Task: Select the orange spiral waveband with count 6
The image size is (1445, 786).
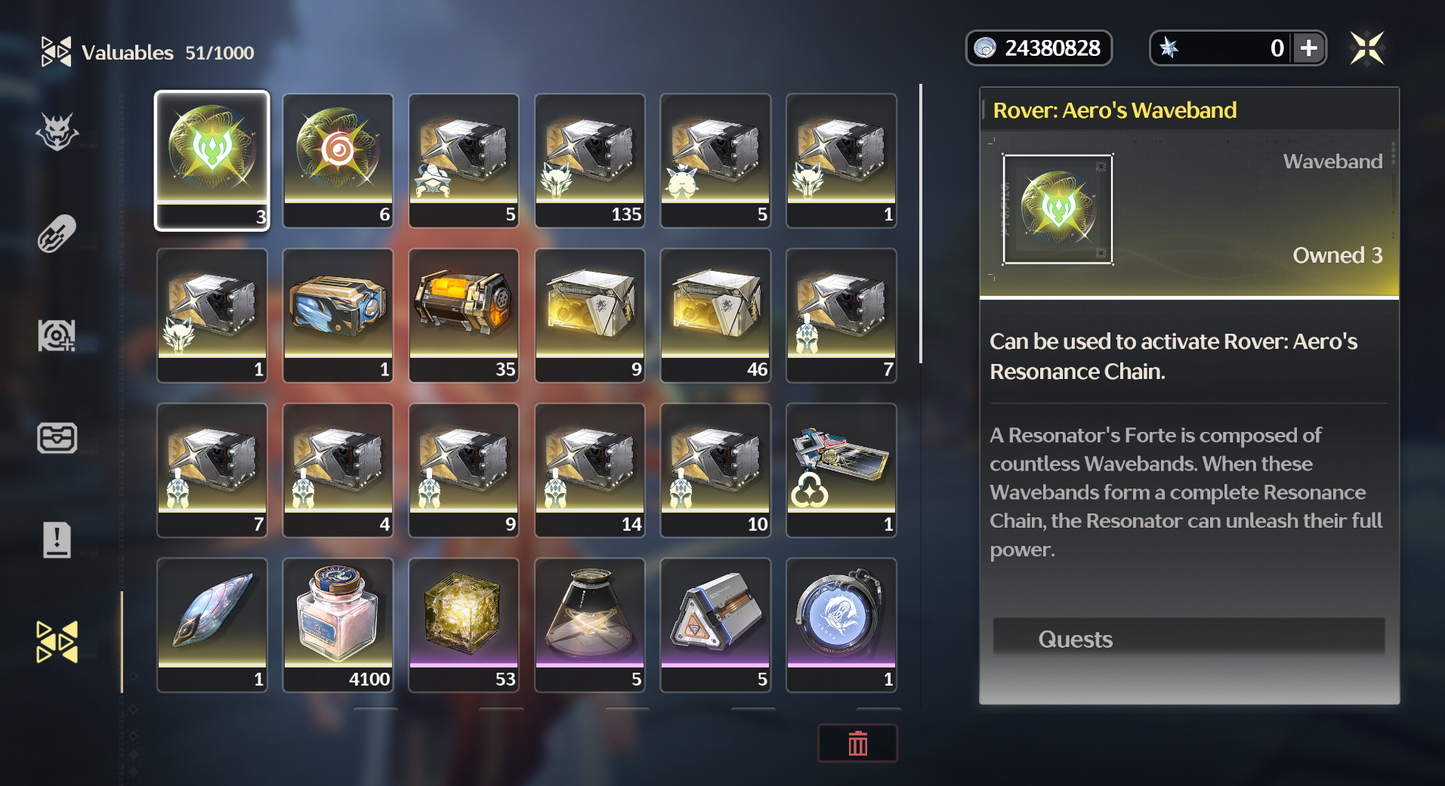Action: [x=338, y=160]
